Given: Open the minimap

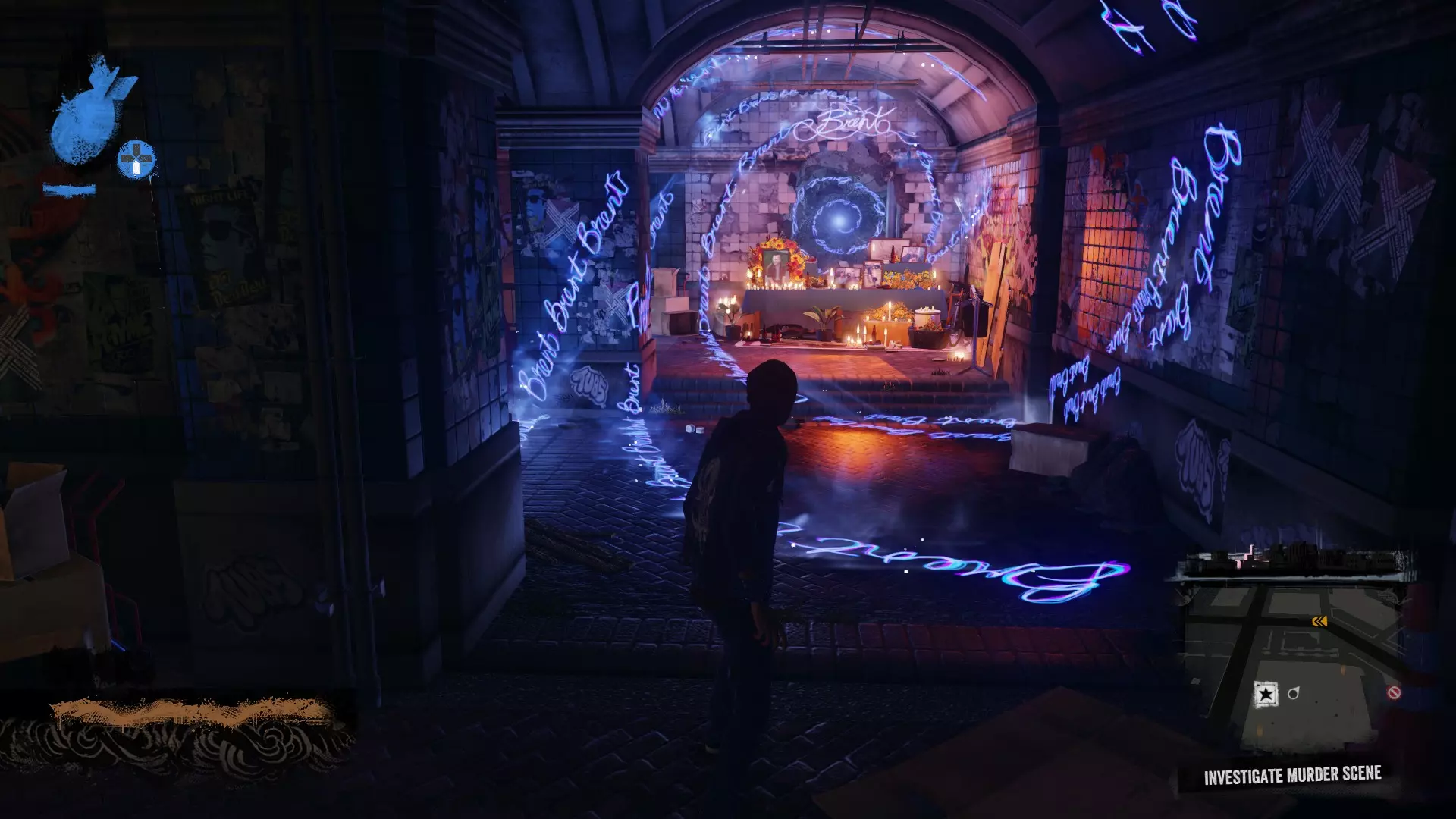Looking at the screenshot, I should tap(1293, 652).
